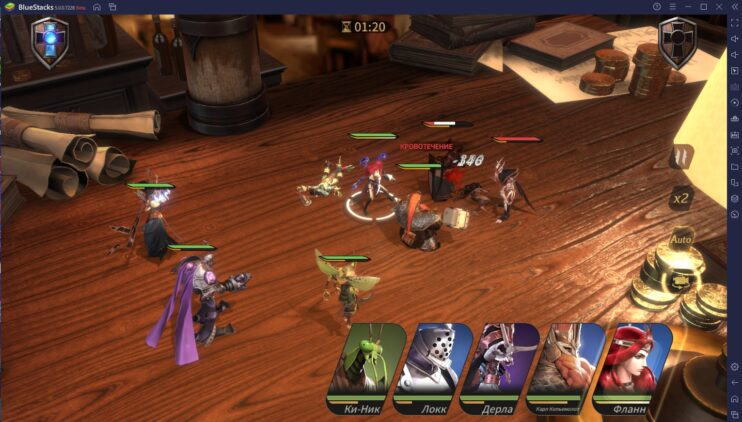The width and height of the screenshot is (742, 422).
Task: Toggle Auto battle mode
Action: pos(681,239)
